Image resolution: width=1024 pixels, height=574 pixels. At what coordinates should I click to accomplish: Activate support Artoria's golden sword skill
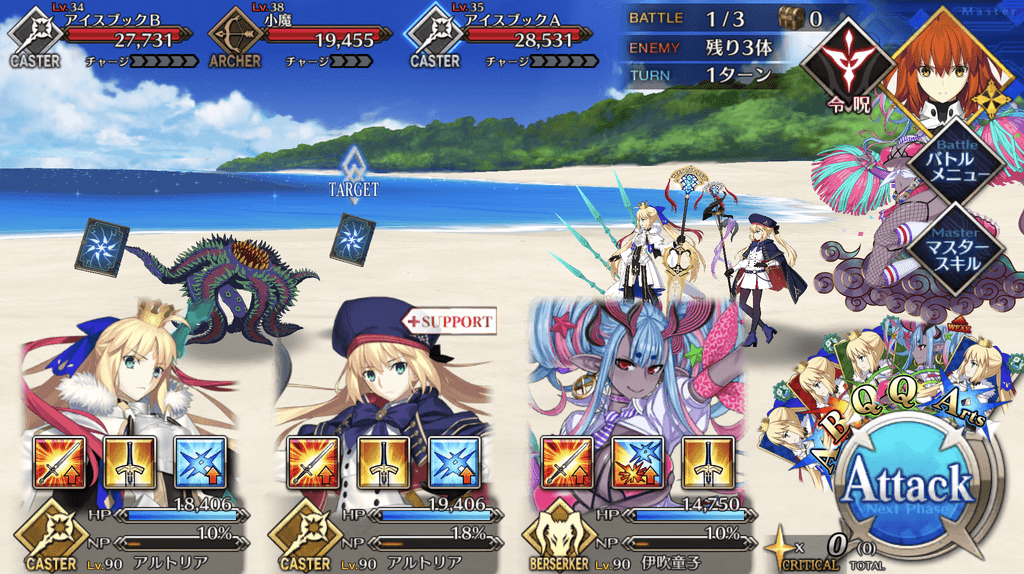pos(381,462)
